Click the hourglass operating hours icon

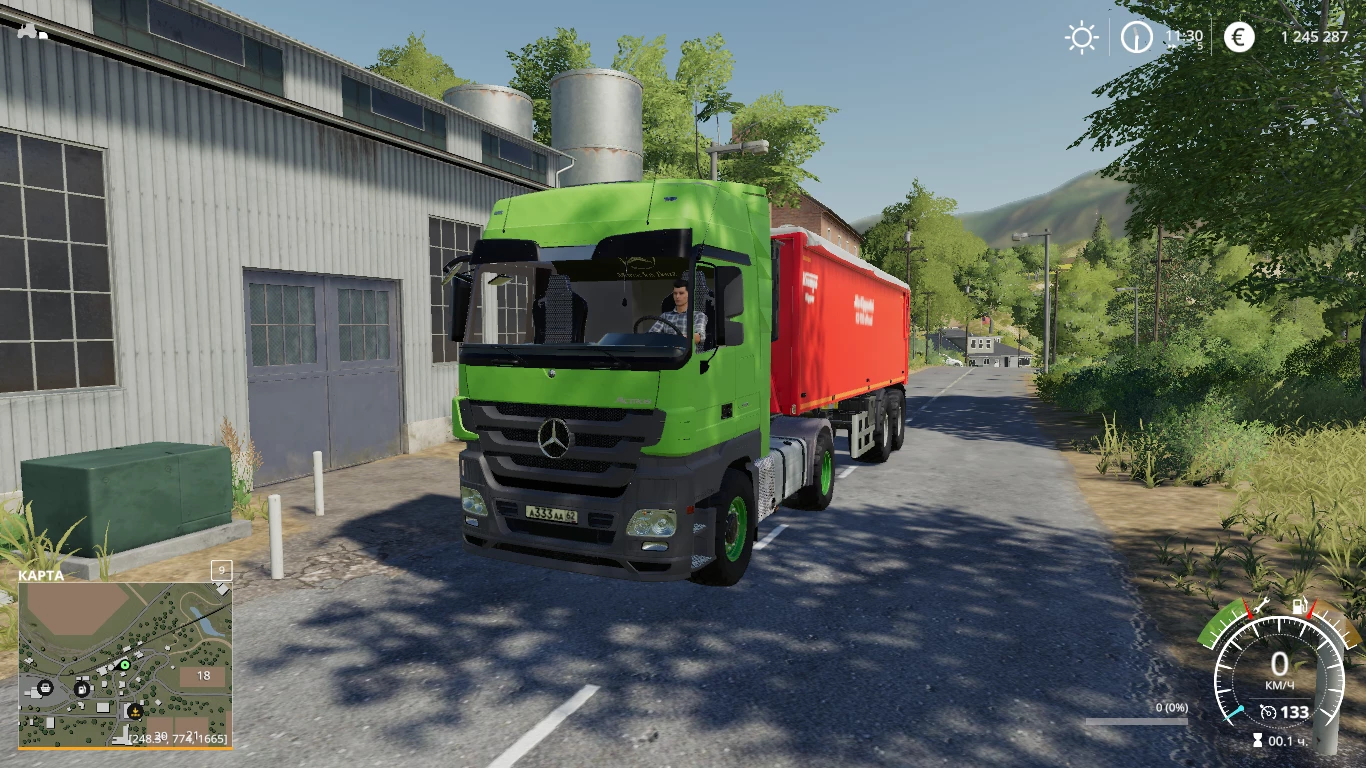(1257, 740)
